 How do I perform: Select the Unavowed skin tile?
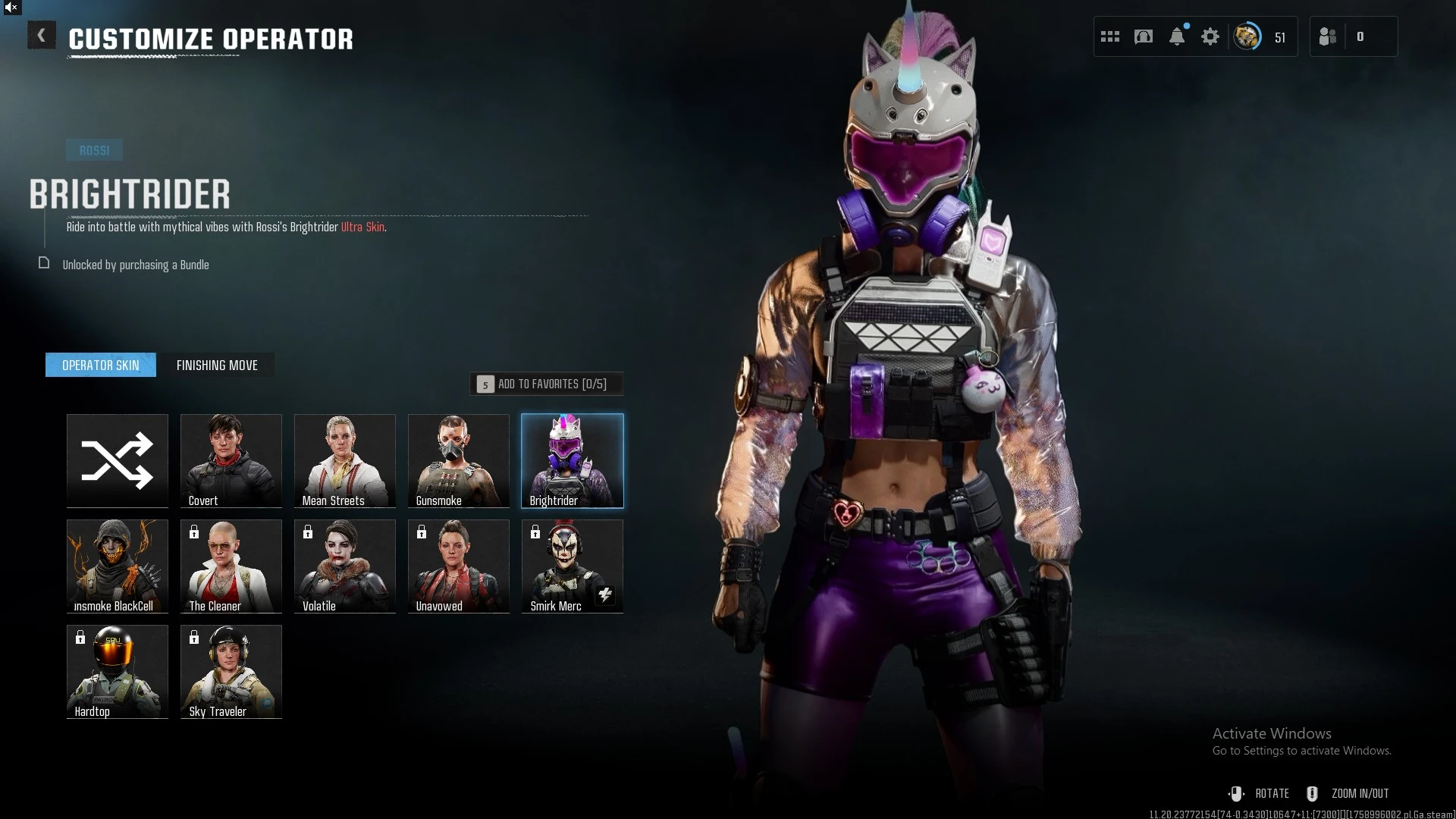coord(459,566)
